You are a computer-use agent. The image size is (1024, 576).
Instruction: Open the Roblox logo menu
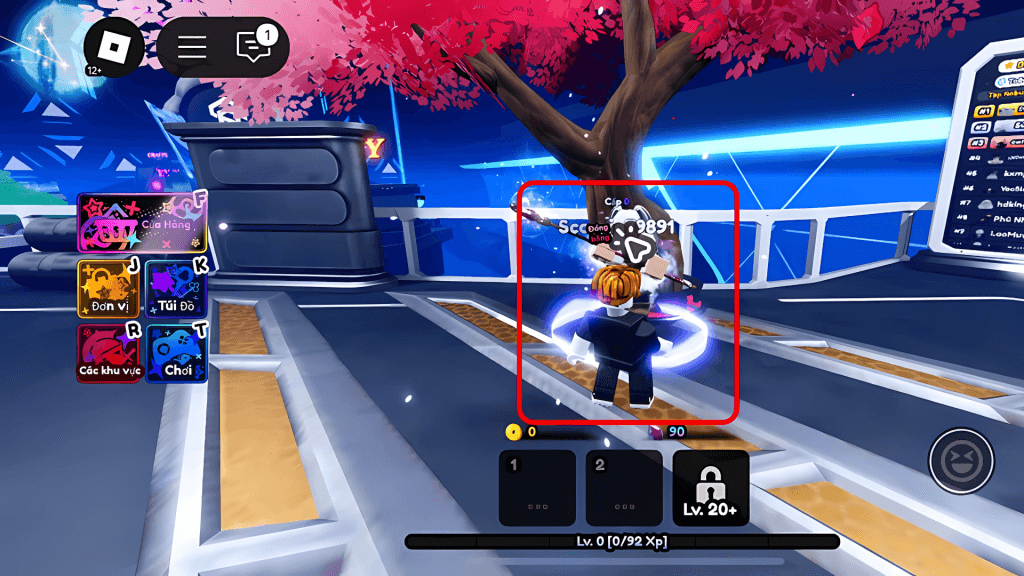pyautogui.click(x=115, y=47)
